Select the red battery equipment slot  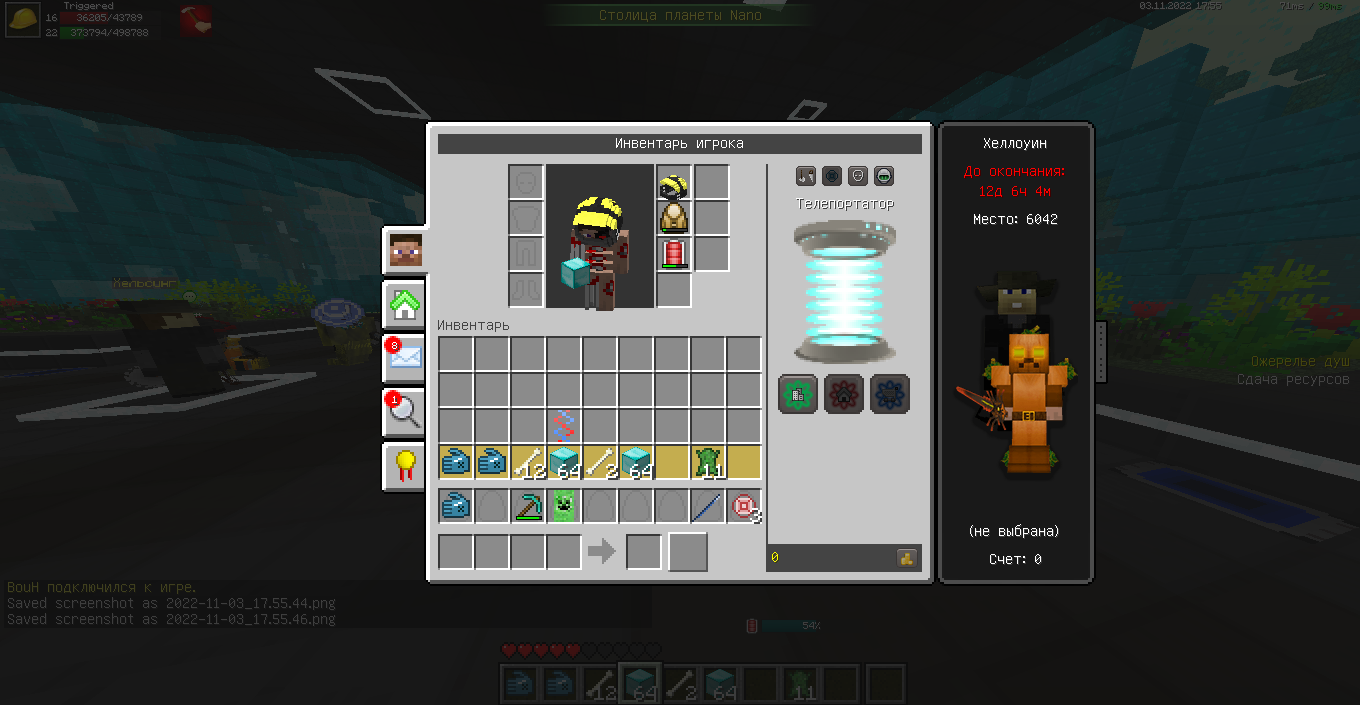pyautogui.click(x=674, y=254)
